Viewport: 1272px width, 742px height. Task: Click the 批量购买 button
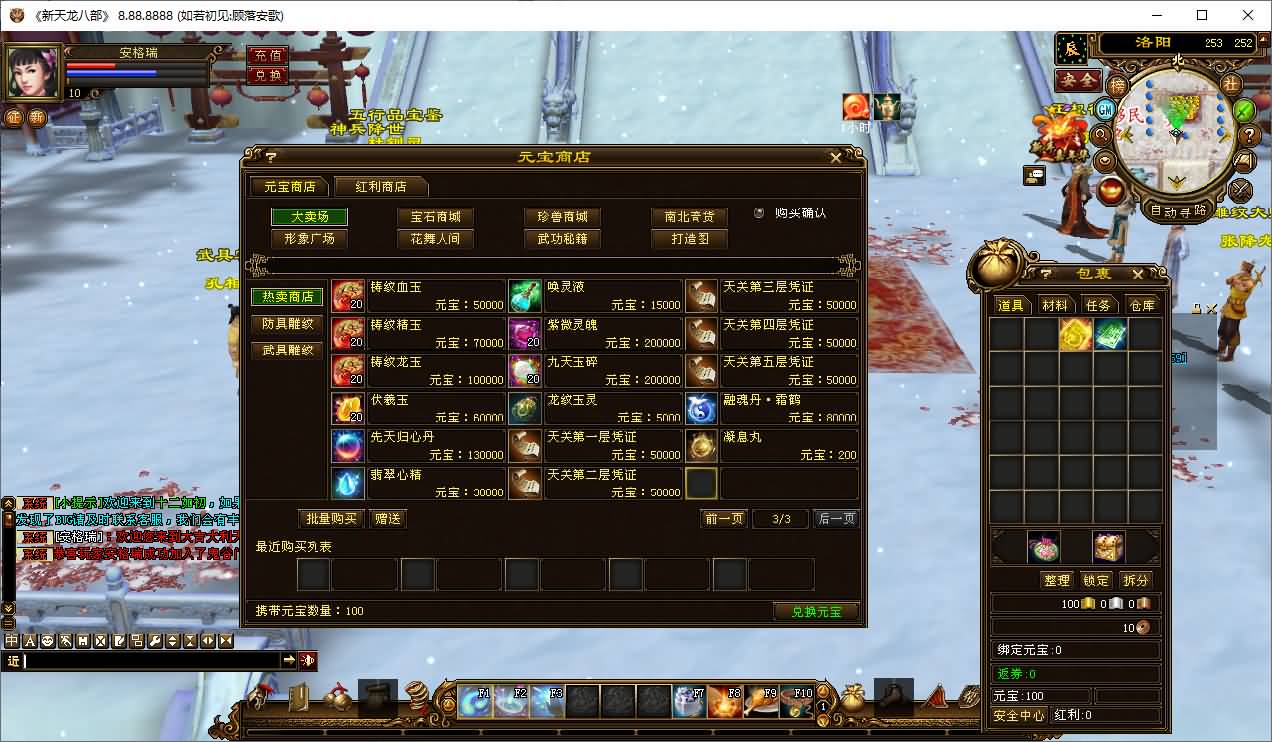click(x=331, y=519)
